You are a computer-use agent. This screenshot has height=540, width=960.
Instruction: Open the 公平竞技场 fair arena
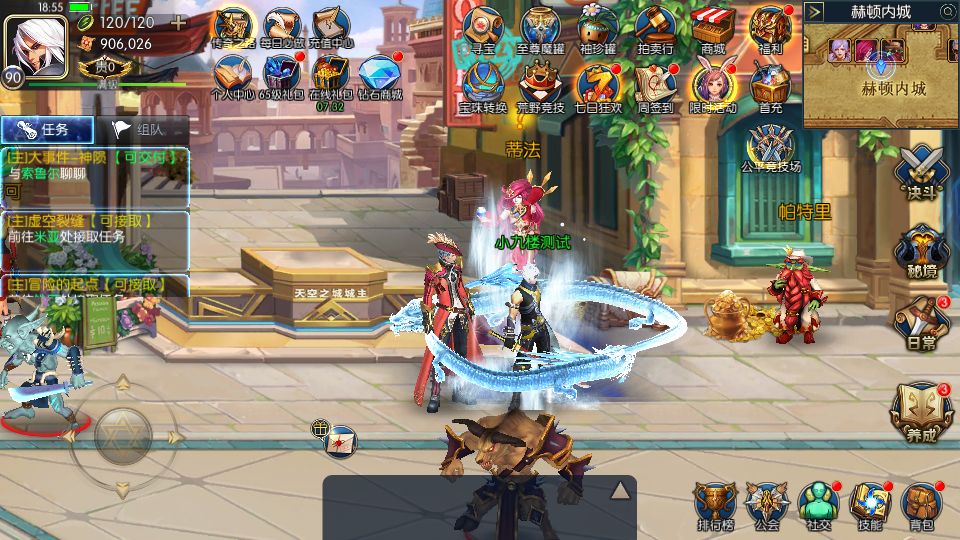click(770, 148)
